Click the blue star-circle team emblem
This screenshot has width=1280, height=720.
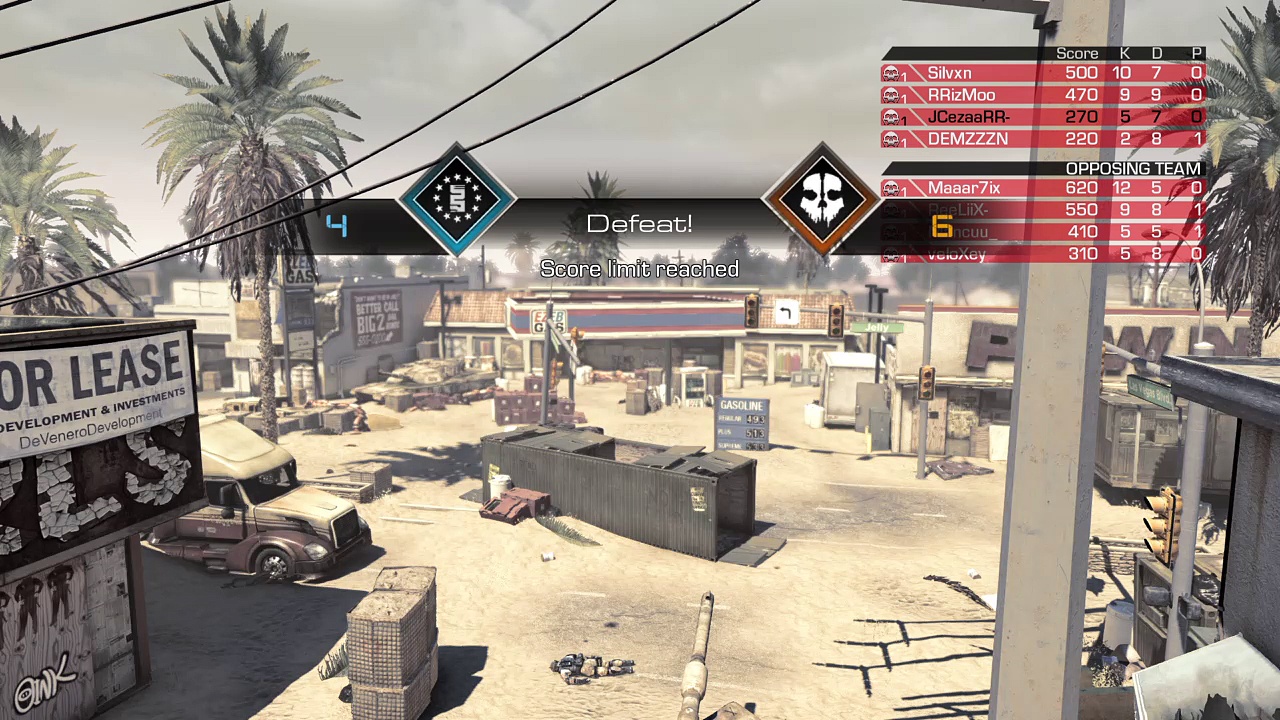tap(457, 199)
